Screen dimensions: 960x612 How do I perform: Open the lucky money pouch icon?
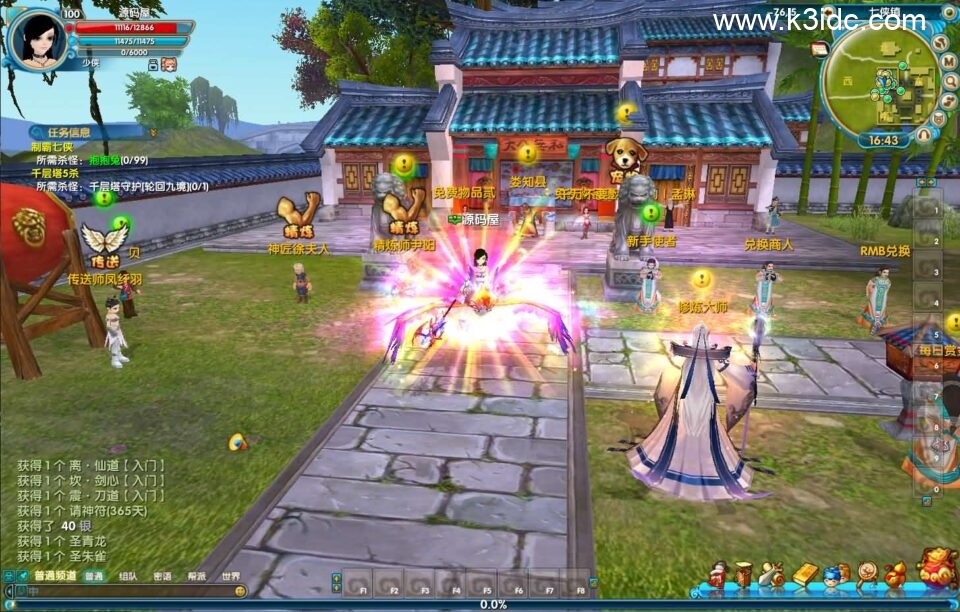pos(937,568)
